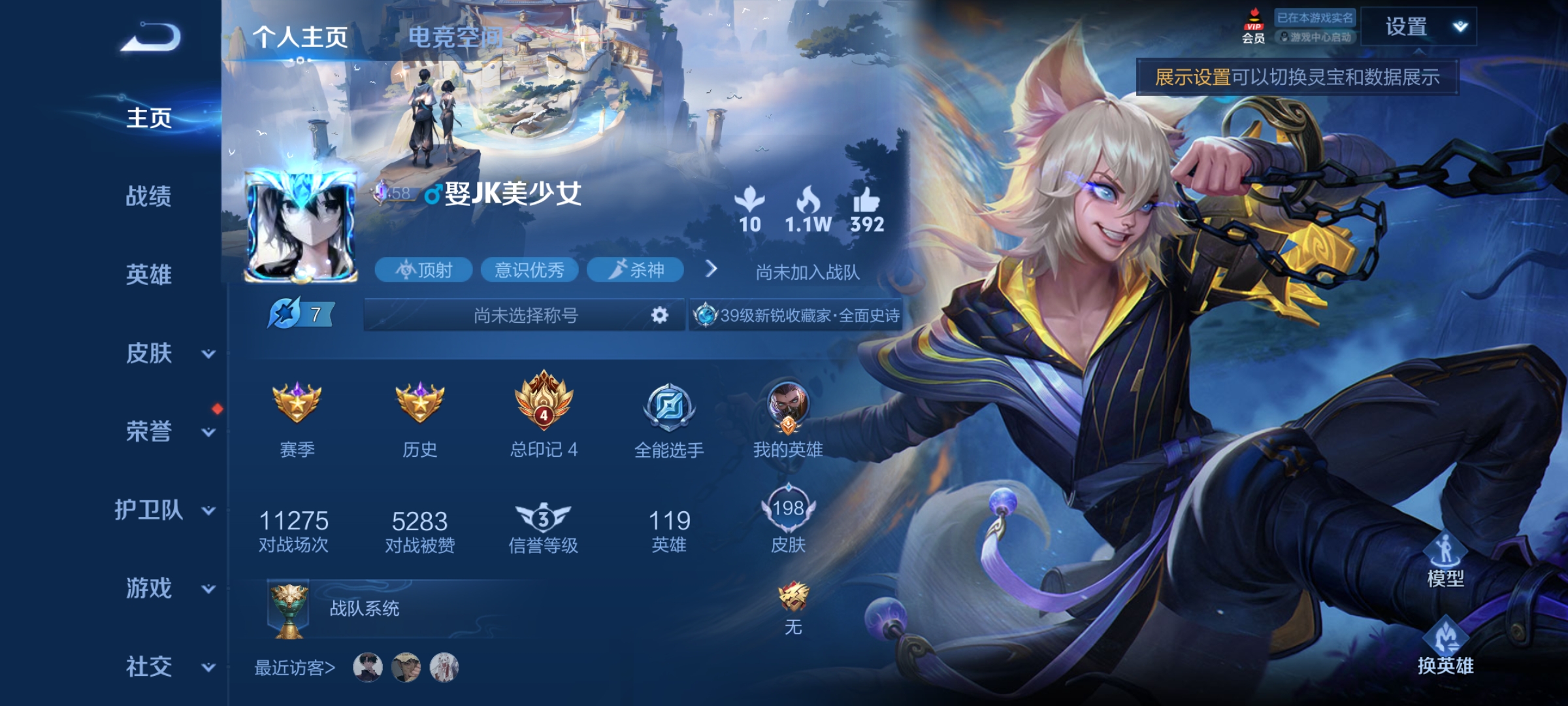
Task: Show more player tags with the arrow
Action: 711,269
